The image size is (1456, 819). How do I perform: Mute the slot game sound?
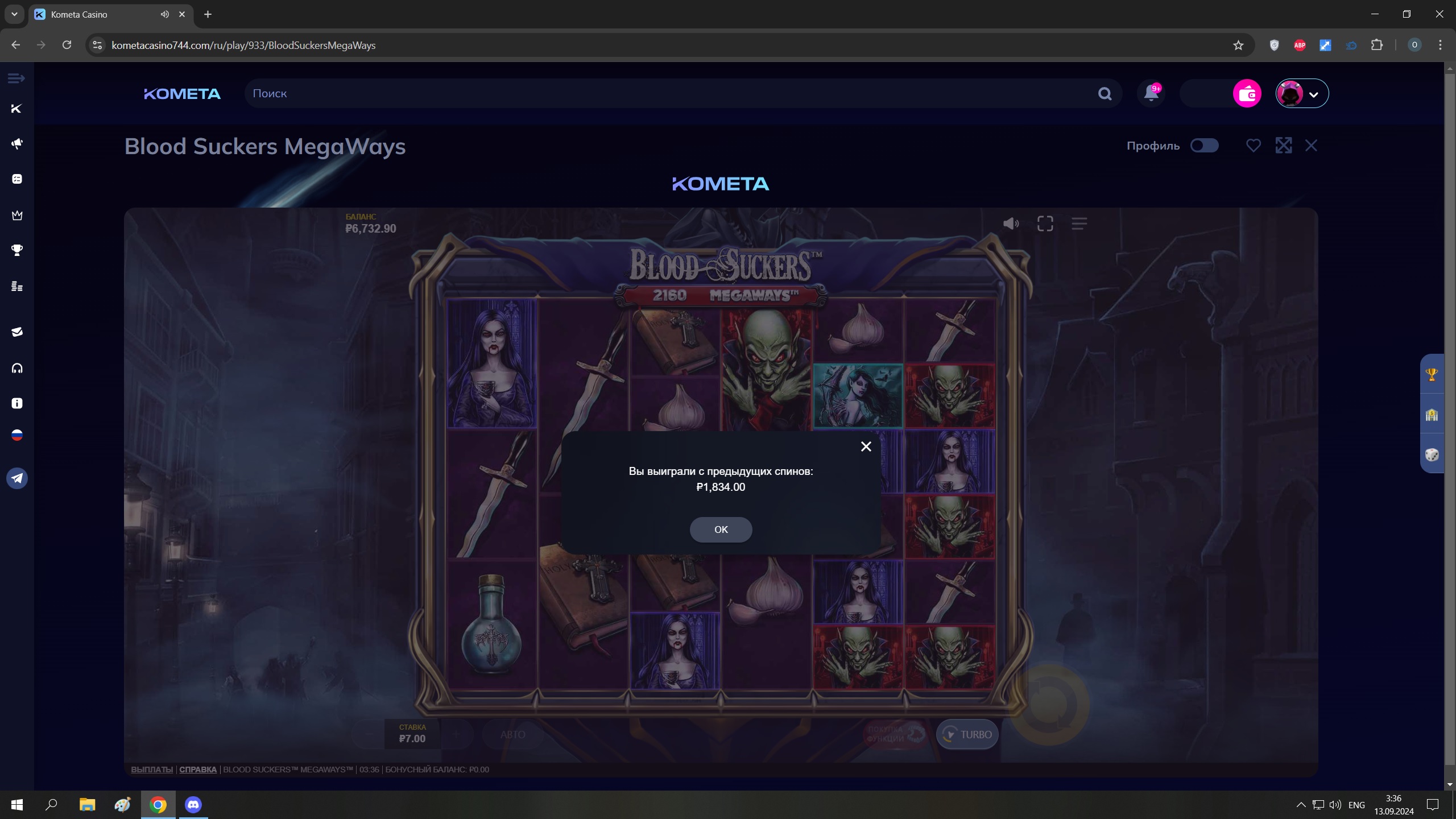click(1011, 224)
